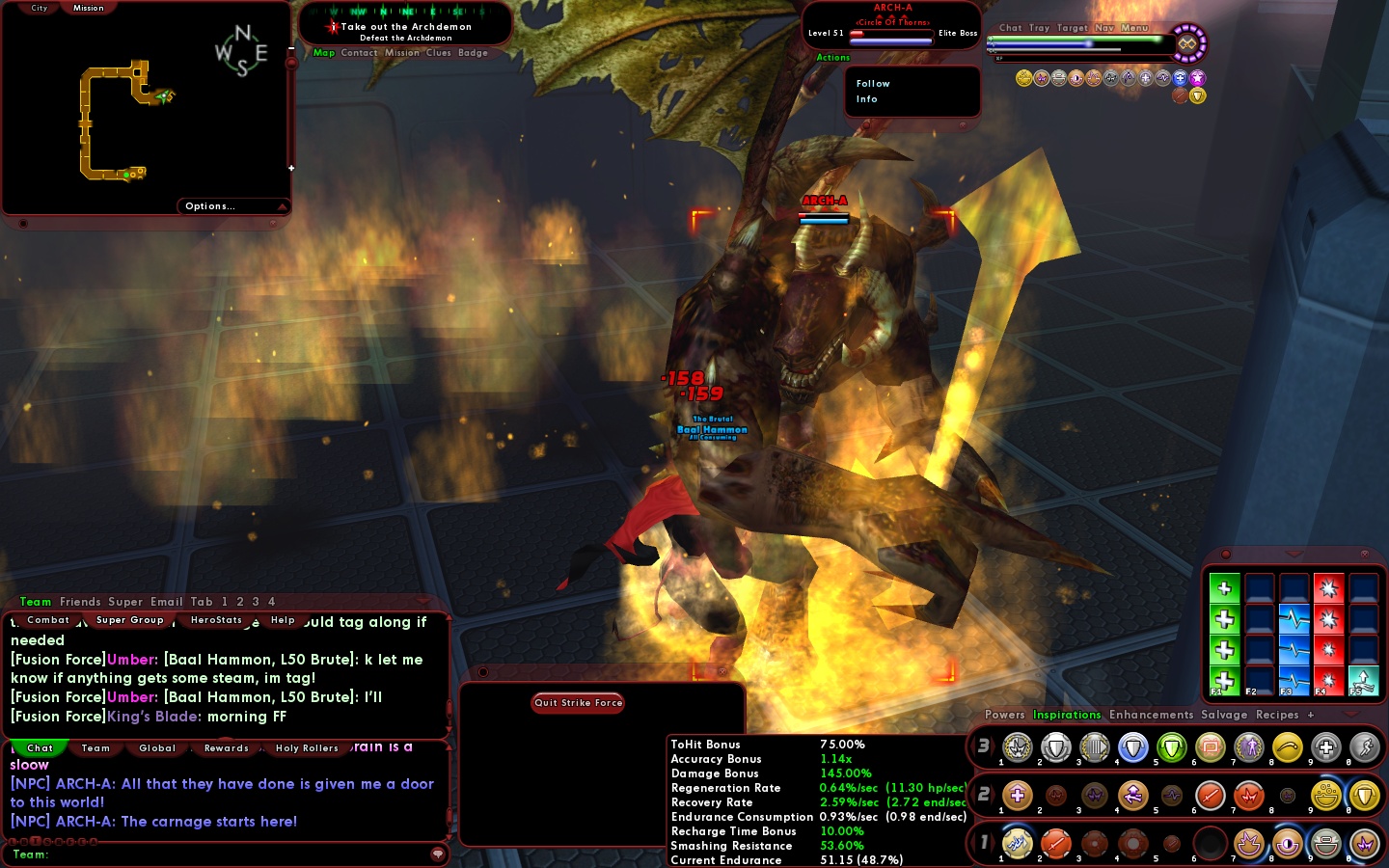1389x868 pixels.
Task: Select the Rewards chat tab
Action: click(x=227, y=748)
